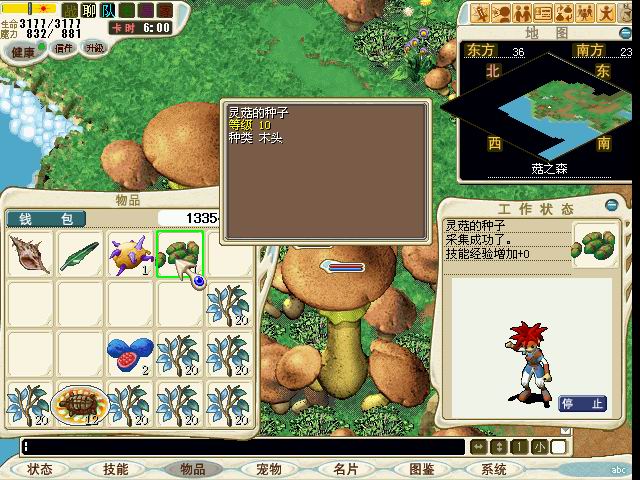Select the conch shell inventory item

[x=31, y=255]
